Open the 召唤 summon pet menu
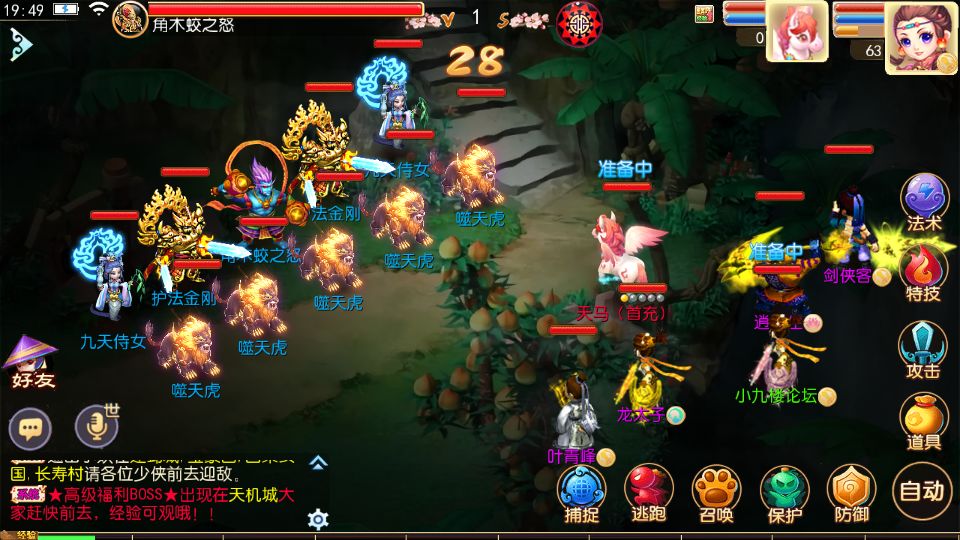This screenshot has height=540, width=960. point(716,493)
